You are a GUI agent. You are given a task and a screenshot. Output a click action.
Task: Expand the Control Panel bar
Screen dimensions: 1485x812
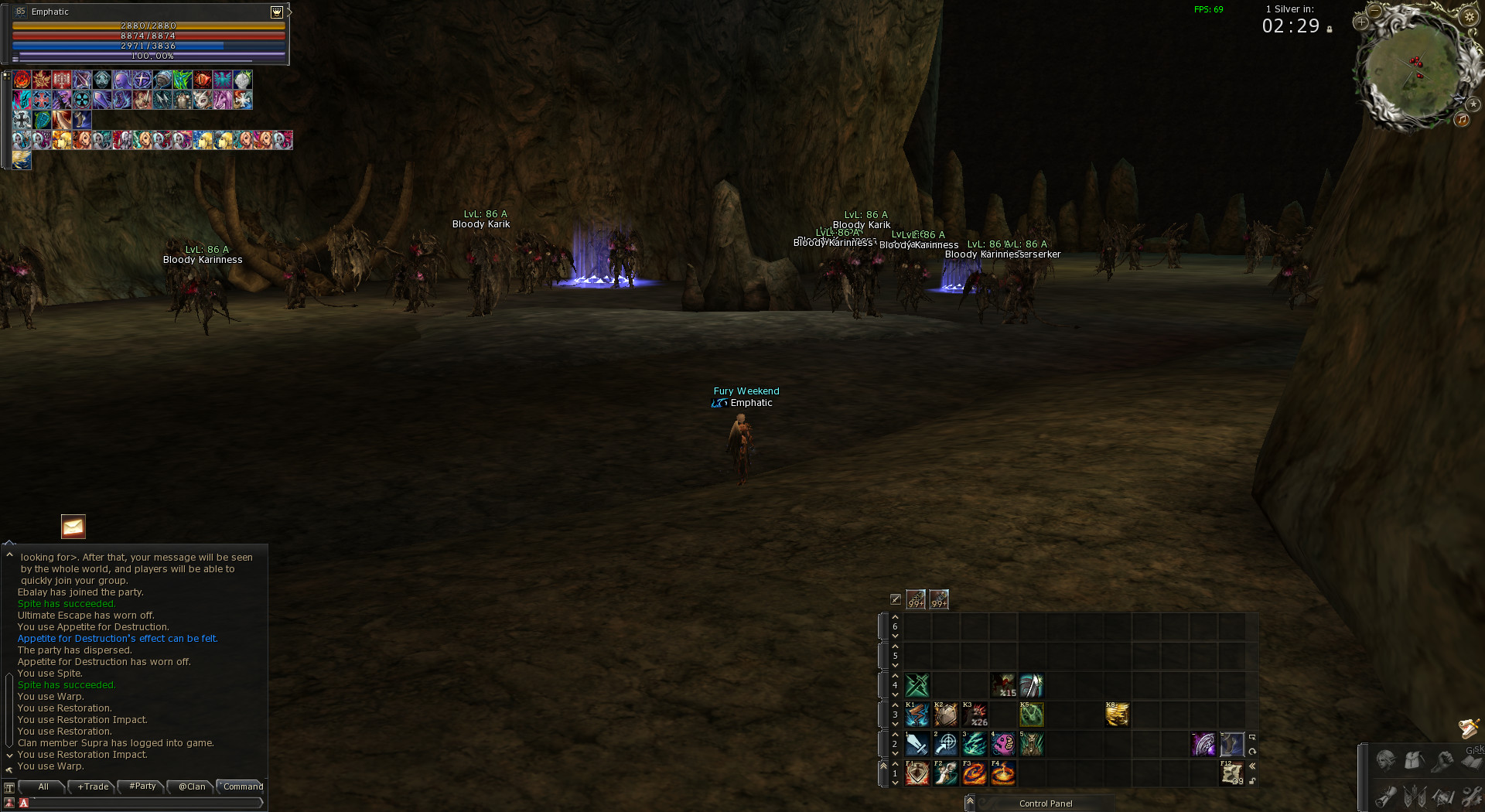click(x=970, y=803)
